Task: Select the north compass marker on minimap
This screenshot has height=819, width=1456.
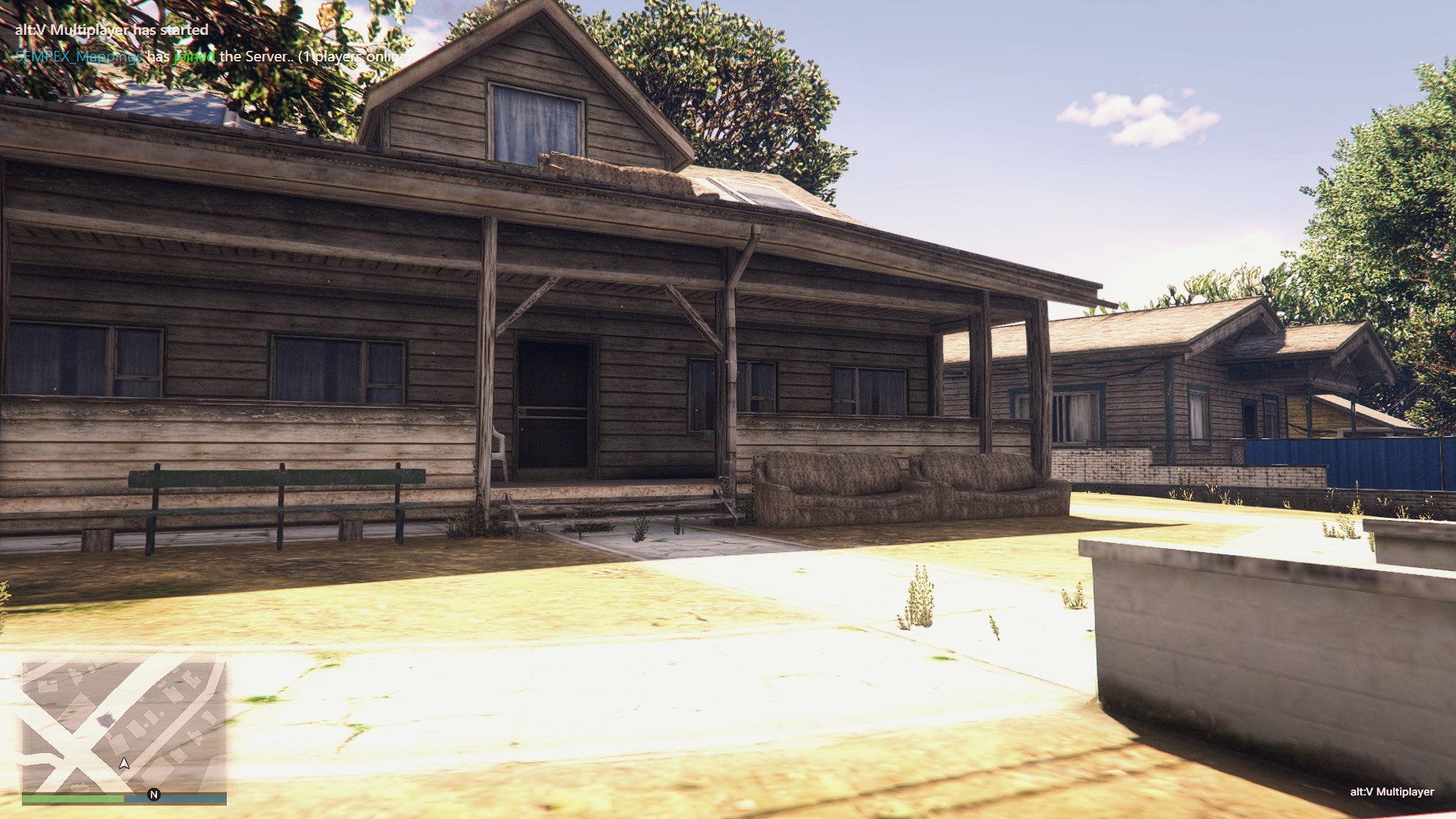Action: [154, 795]
